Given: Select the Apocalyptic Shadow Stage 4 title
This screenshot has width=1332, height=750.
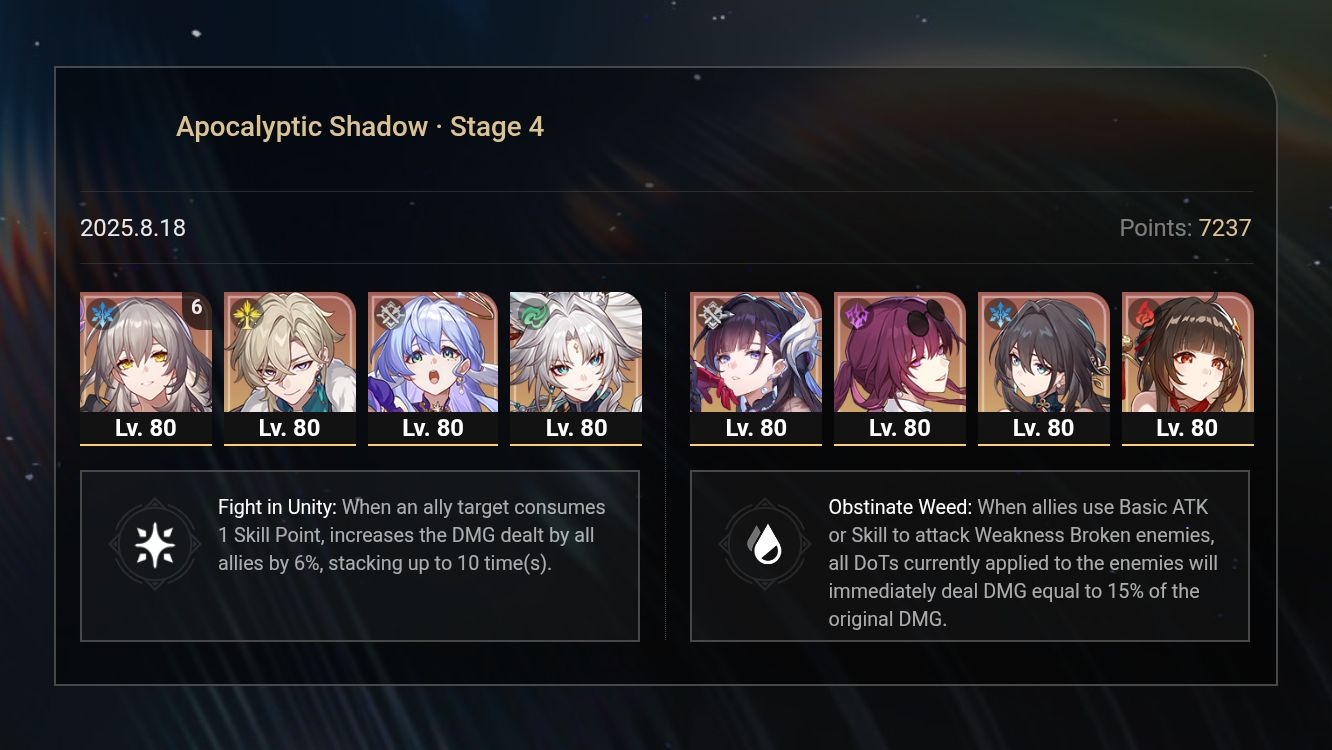Looking at the screenshot, I should pos(361,126).
